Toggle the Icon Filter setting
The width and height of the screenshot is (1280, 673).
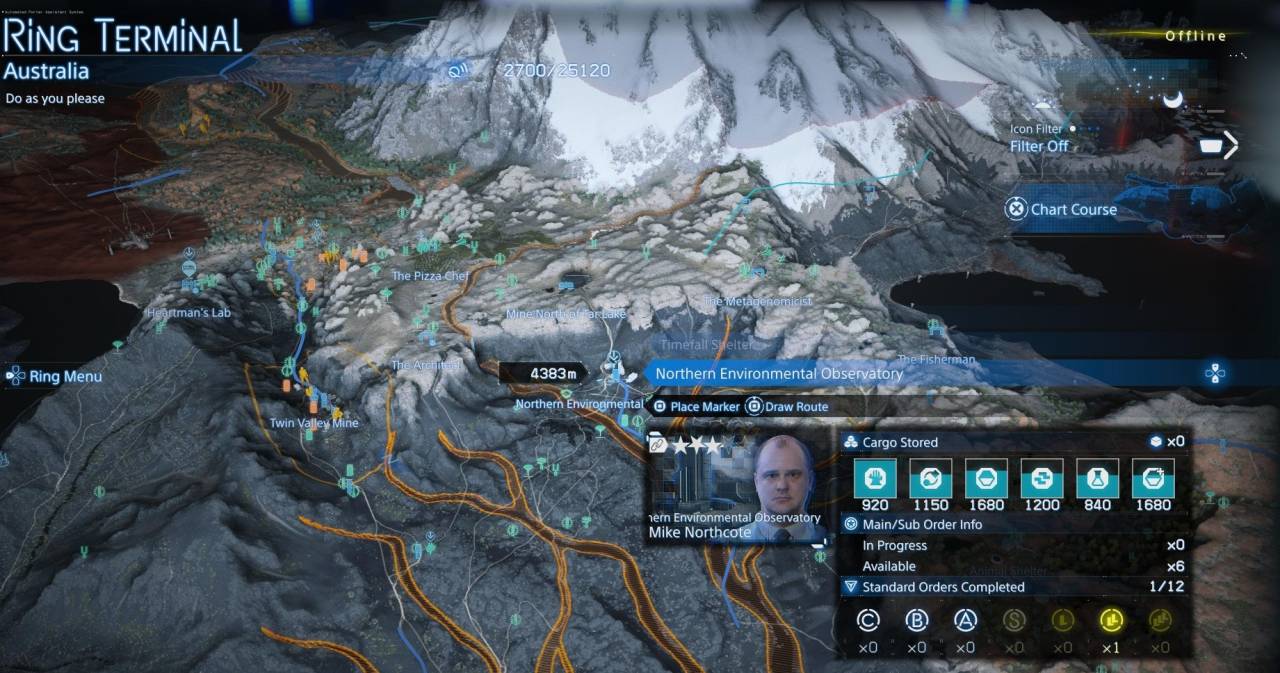[1040, 146]
